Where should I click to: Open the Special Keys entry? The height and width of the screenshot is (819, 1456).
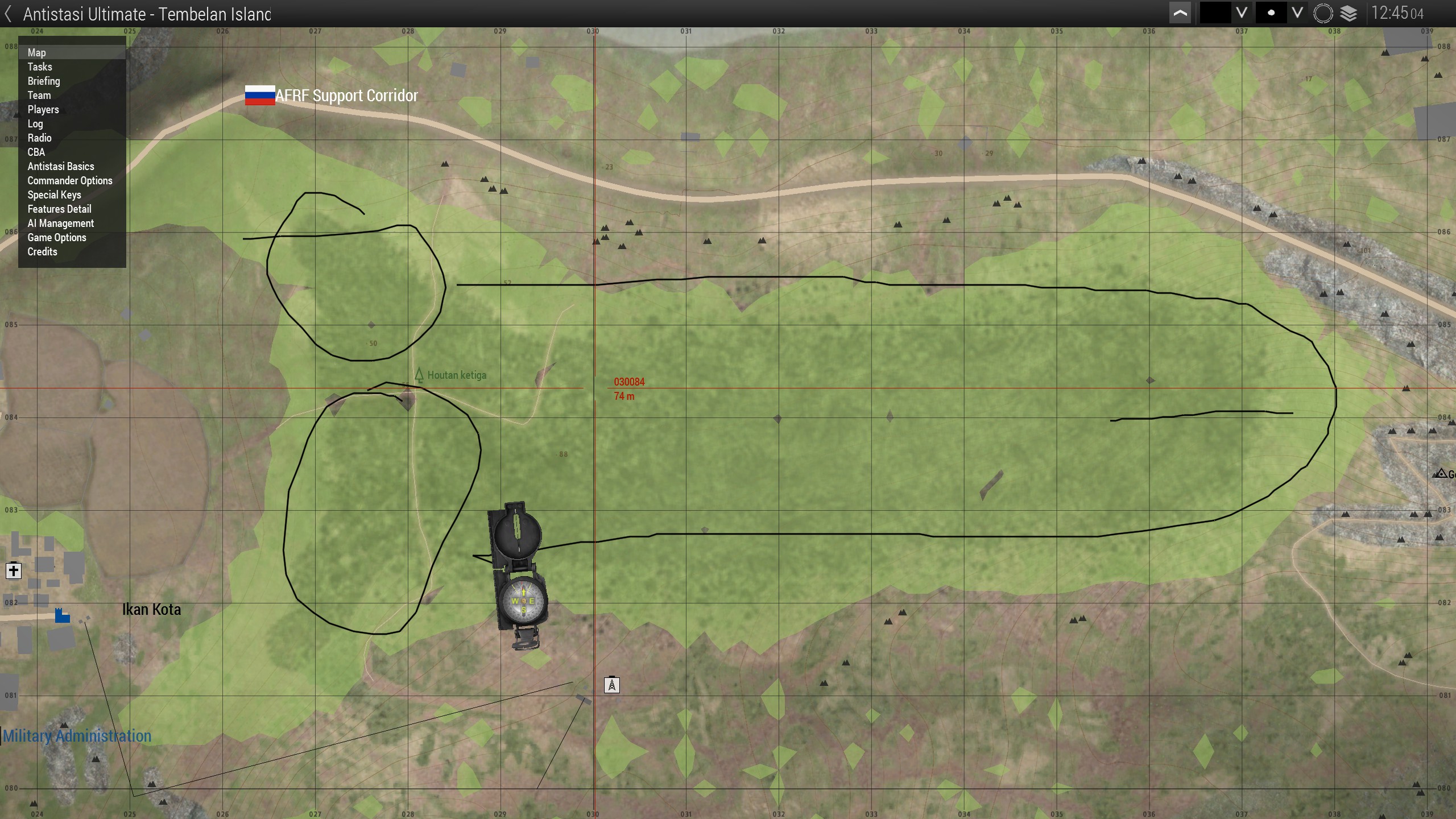click(55, 195)
